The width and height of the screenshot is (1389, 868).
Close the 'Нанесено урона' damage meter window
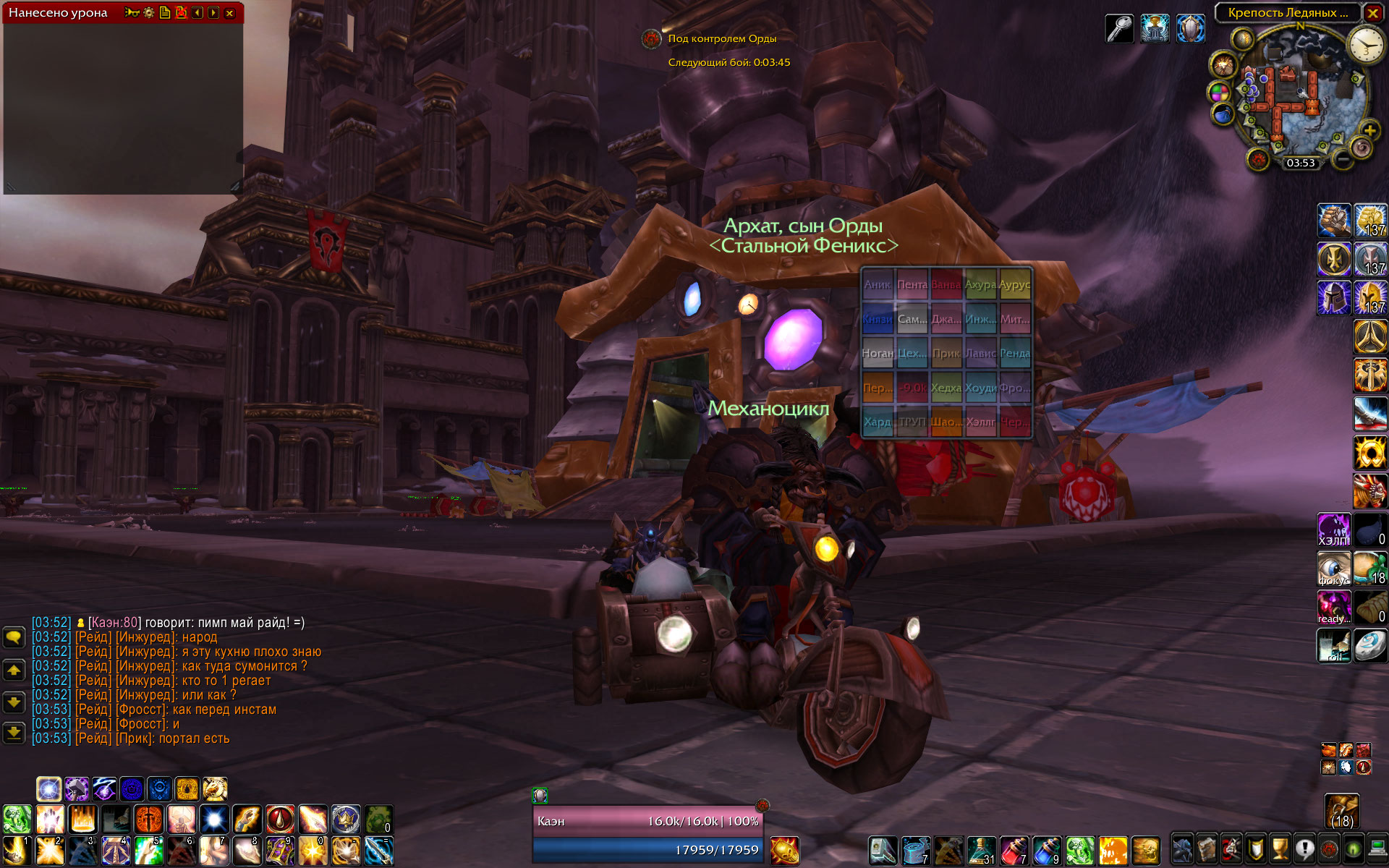click(230, 13)
